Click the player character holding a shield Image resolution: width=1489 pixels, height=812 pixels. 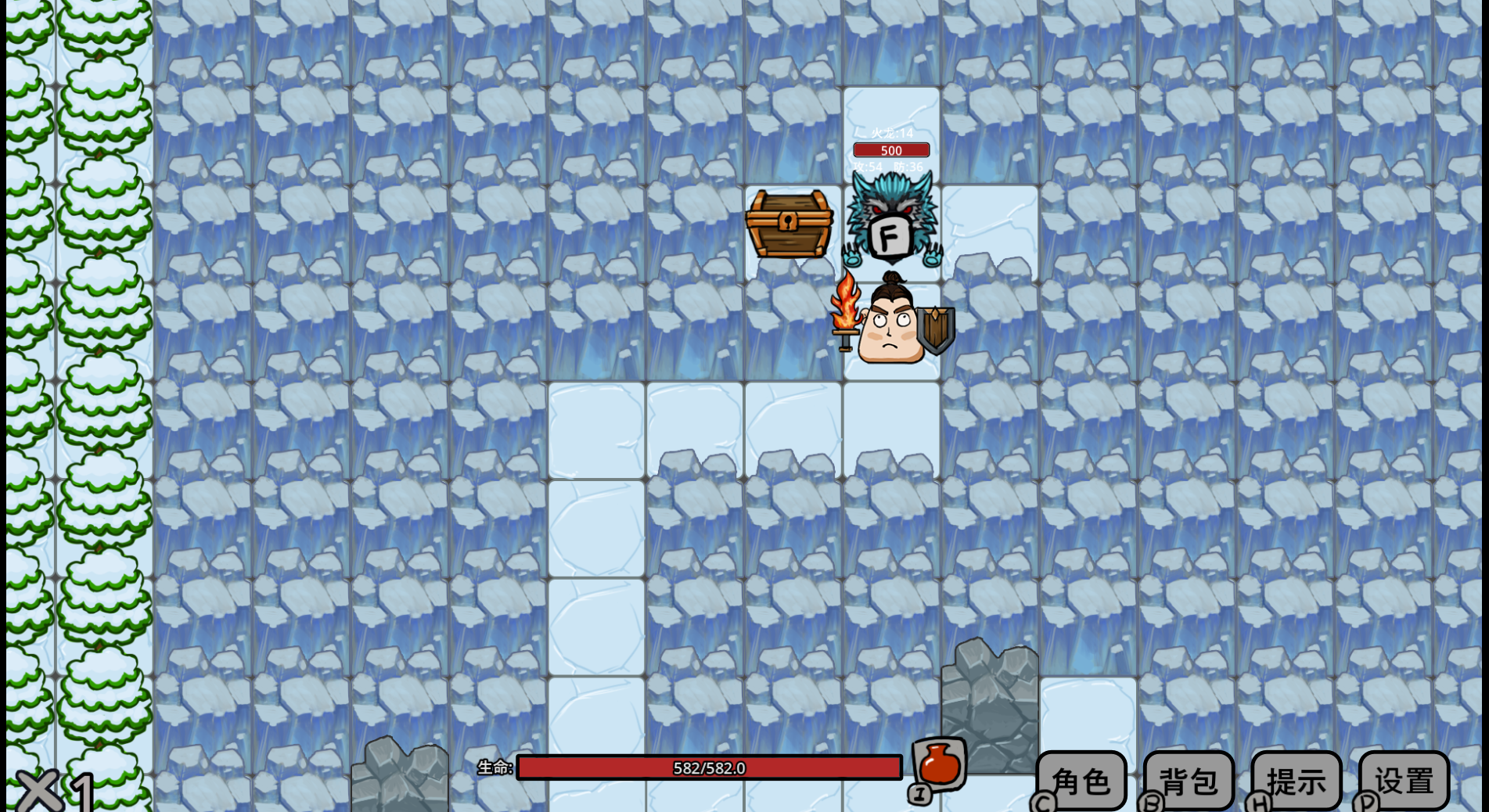click(891, 329)
